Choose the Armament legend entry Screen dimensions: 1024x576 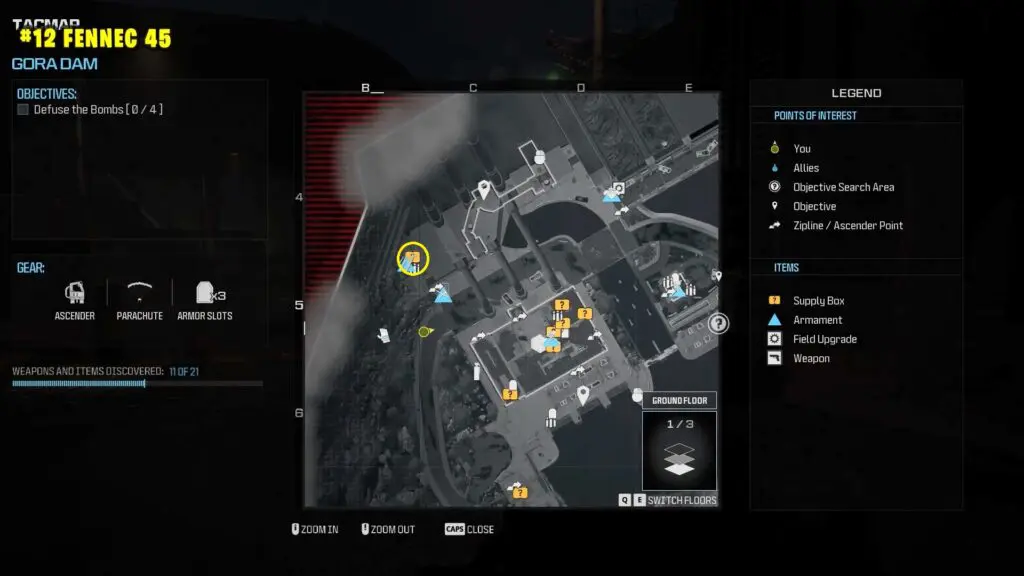point(817,320)
